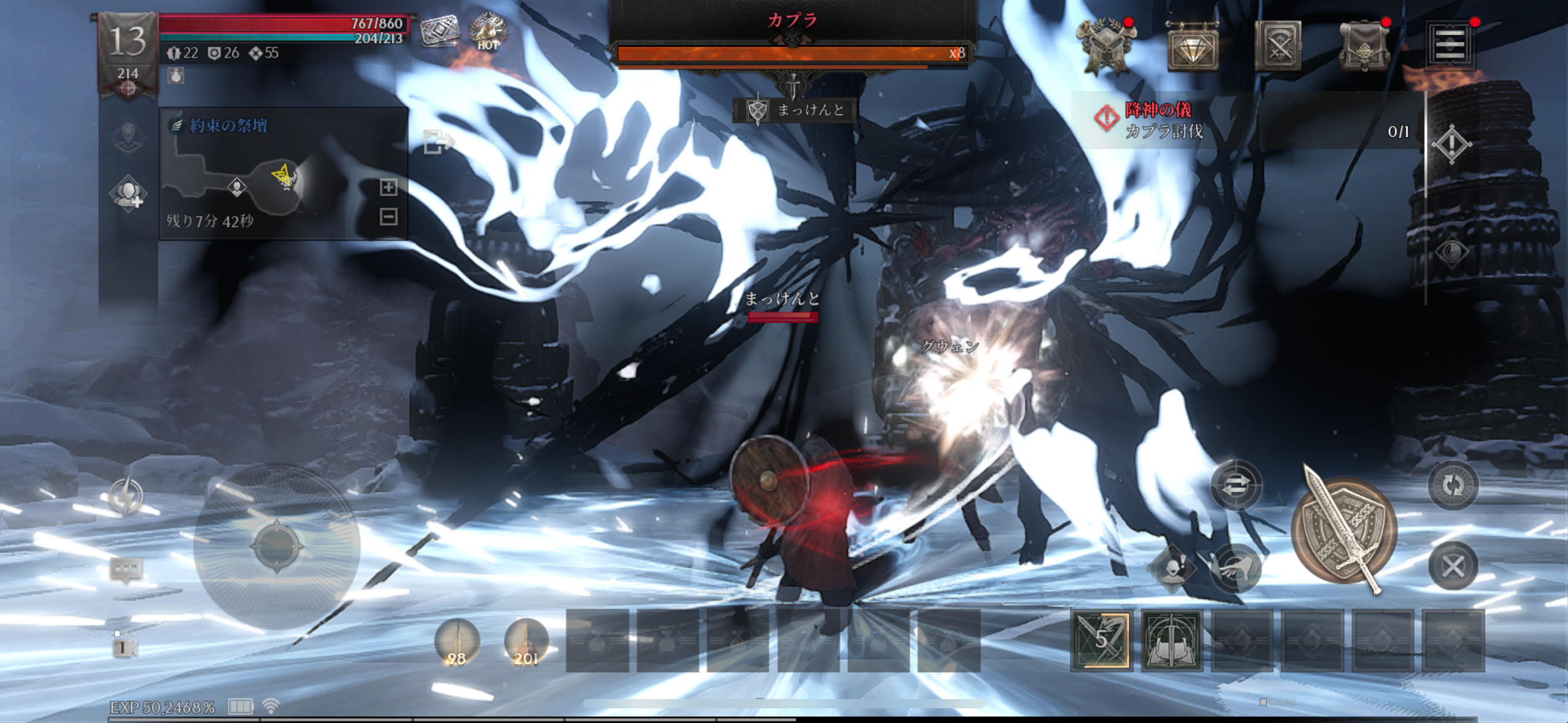Click the minimap zoom-in plus button
Screen dimensions: 1568x723
pos(388,187)
